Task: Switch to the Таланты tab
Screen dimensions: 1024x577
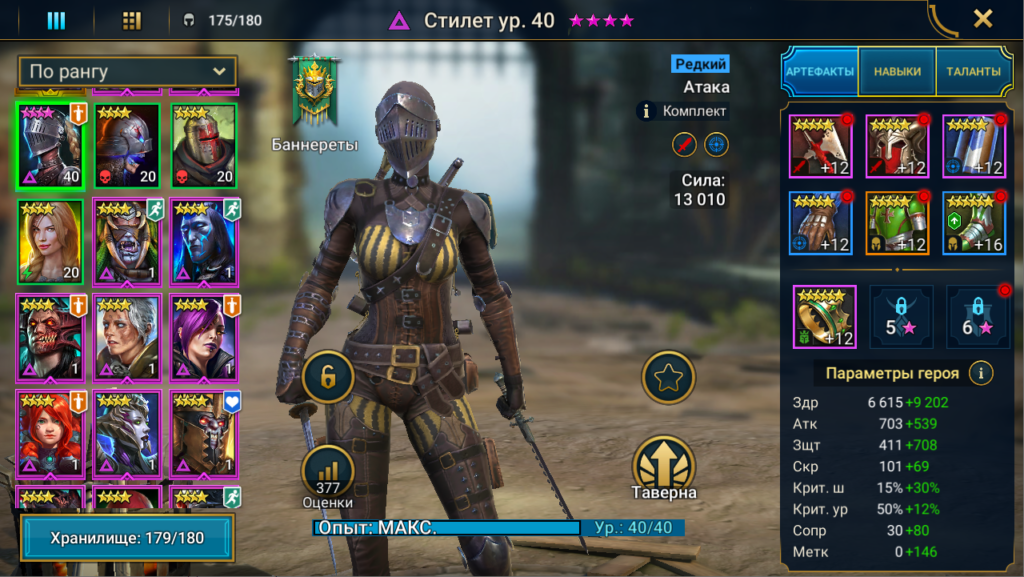Action: point(973,72)
